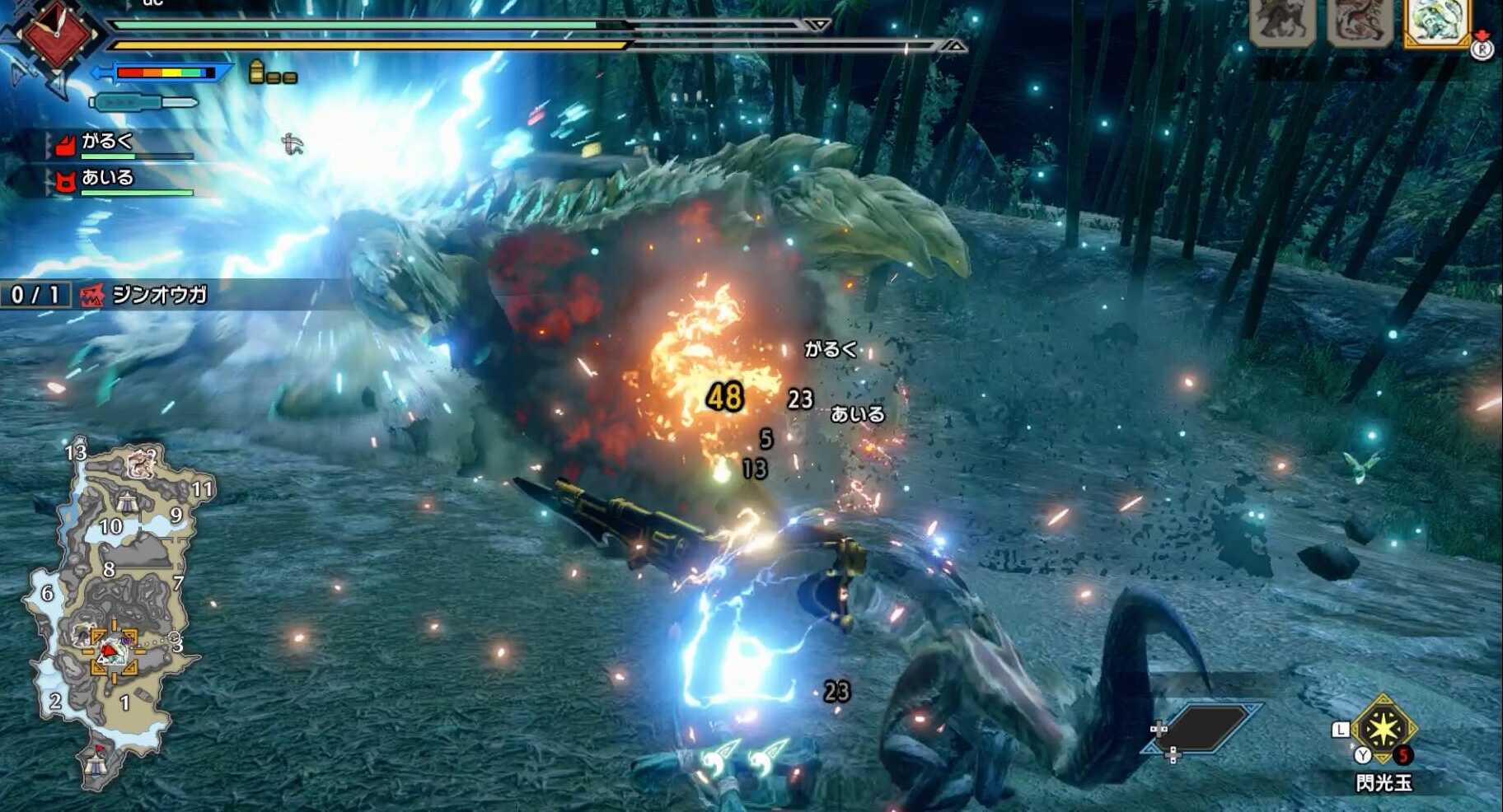The width and height of the screenshot is (1503, 812).
Task: Open the empty action bar shortcut panel
Action: coord(1205,728)
